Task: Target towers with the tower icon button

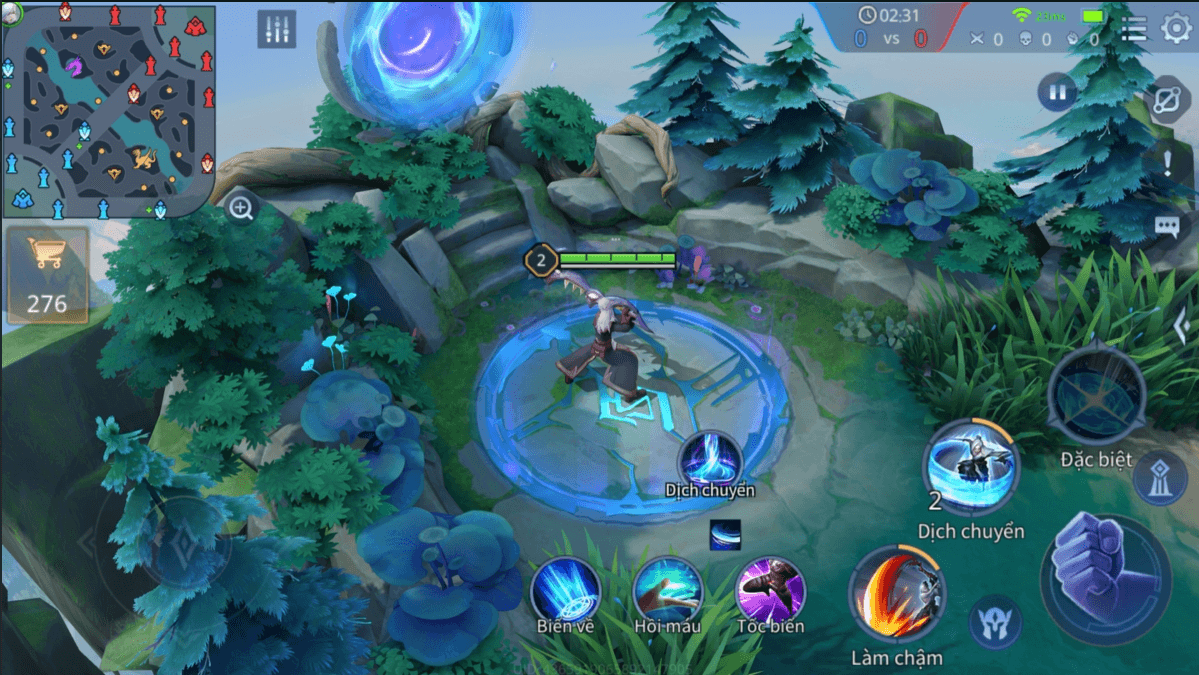Action: coord(1160,478)
